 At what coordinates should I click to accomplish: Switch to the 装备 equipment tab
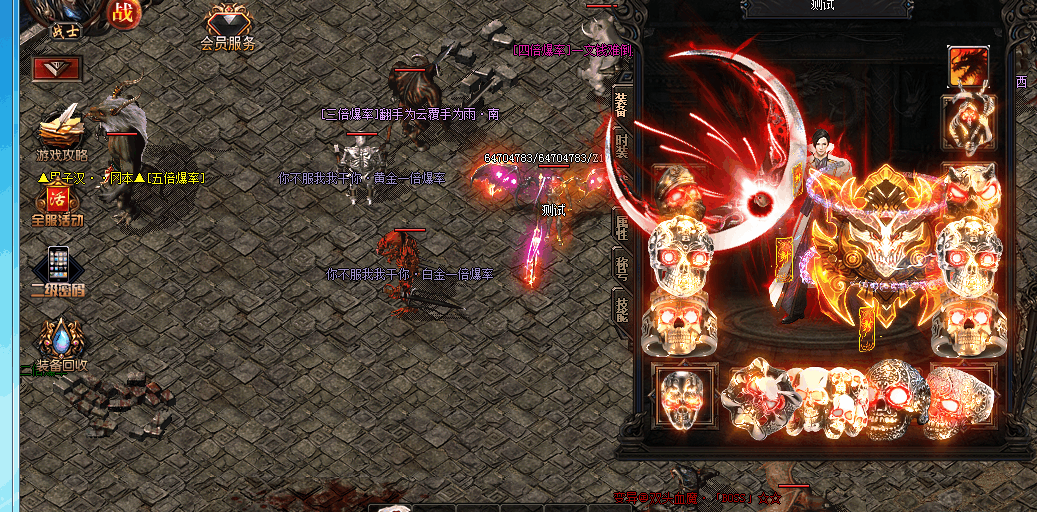click(x=622, y=103)
